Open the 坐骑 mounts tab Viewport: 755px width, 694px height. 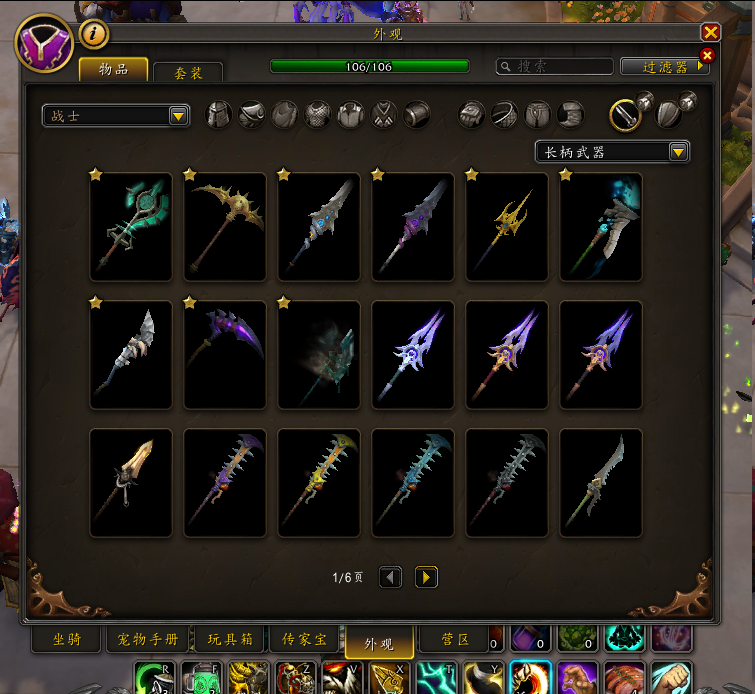66,640
